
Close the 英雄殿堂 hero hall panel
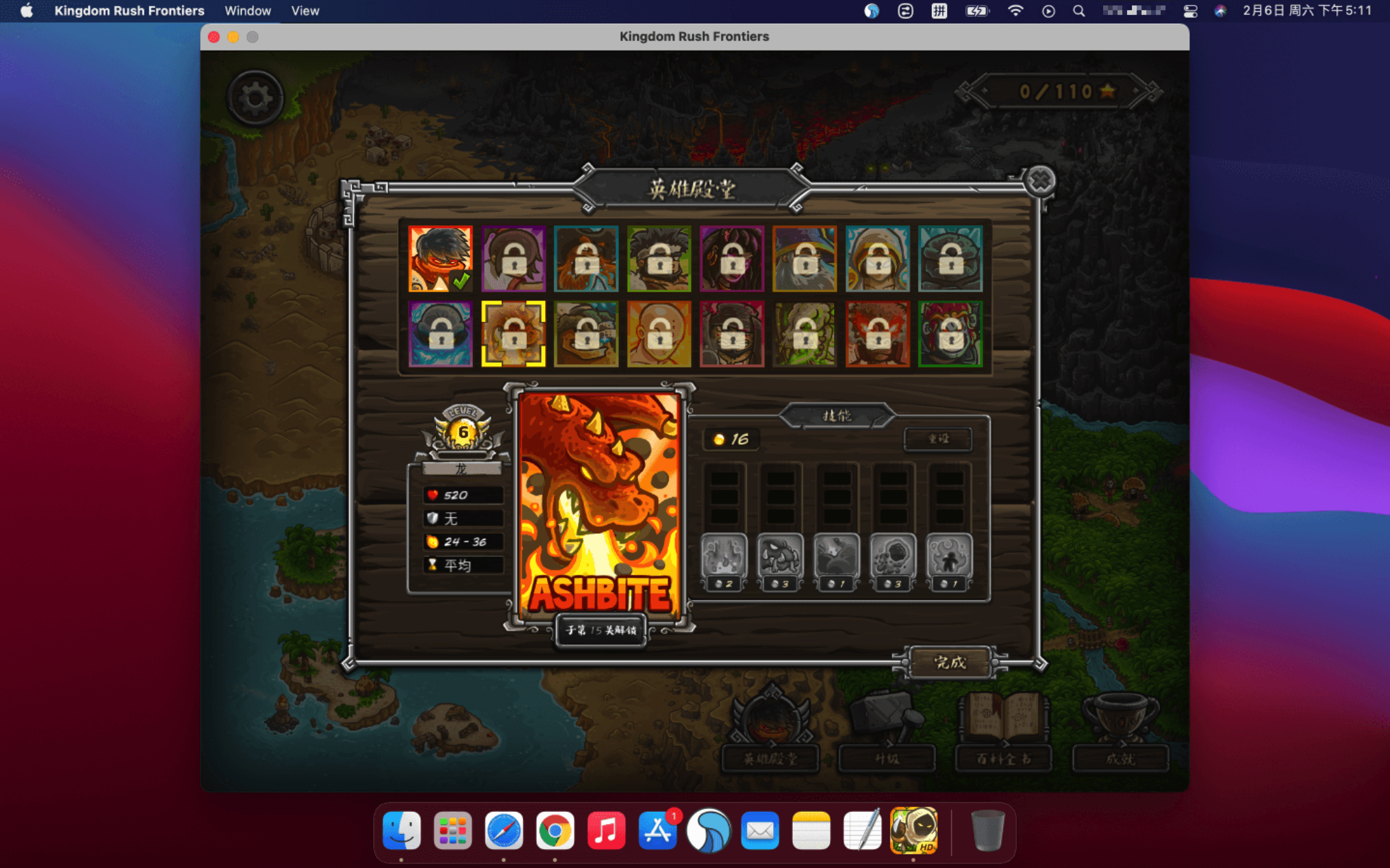[x=1040, y=181]
